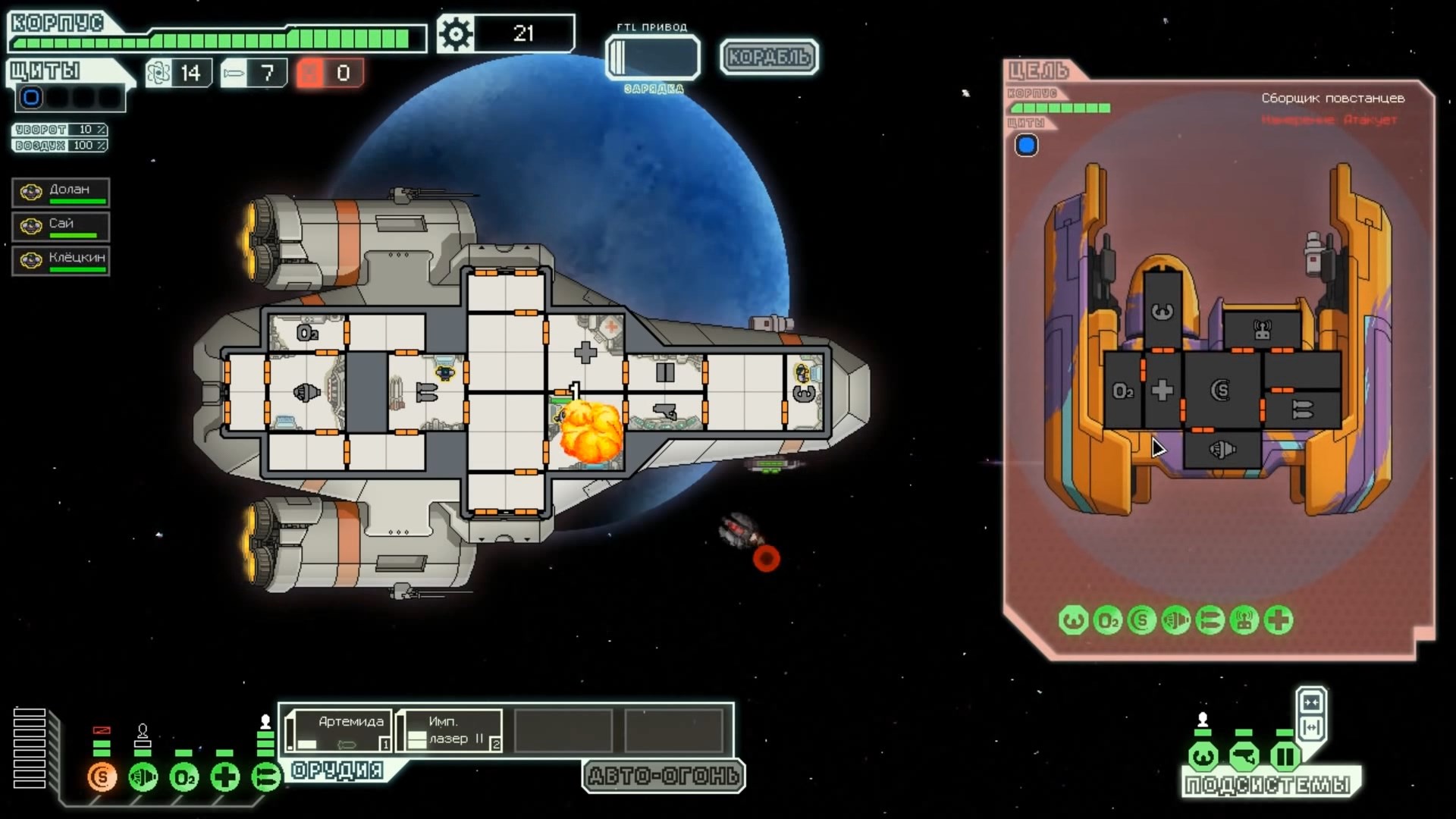1456x819 pixels.
Task: Click the weapons system power icon
Action: click(x=265, y=777)
